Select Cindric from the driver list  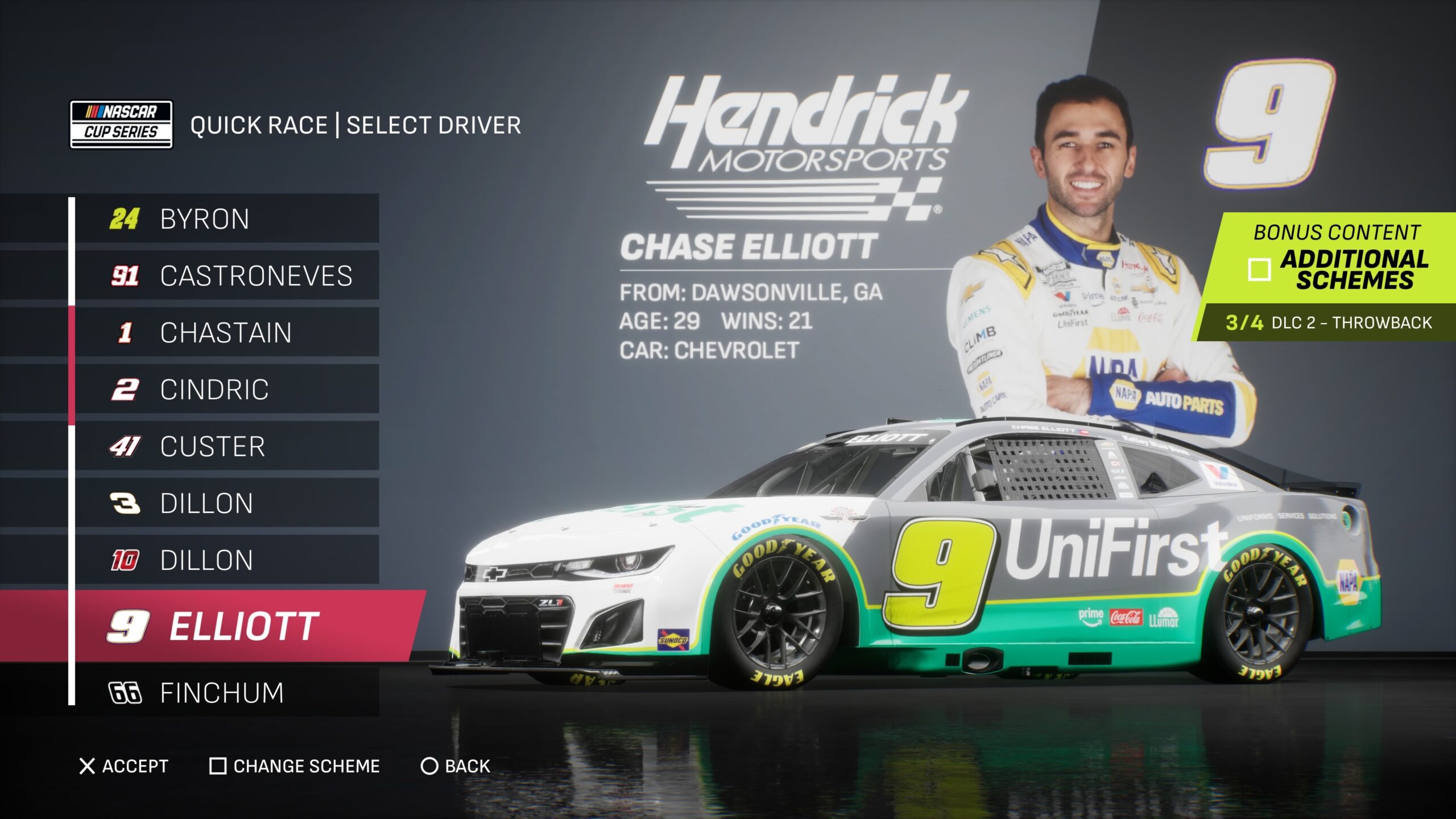(226, 390)
